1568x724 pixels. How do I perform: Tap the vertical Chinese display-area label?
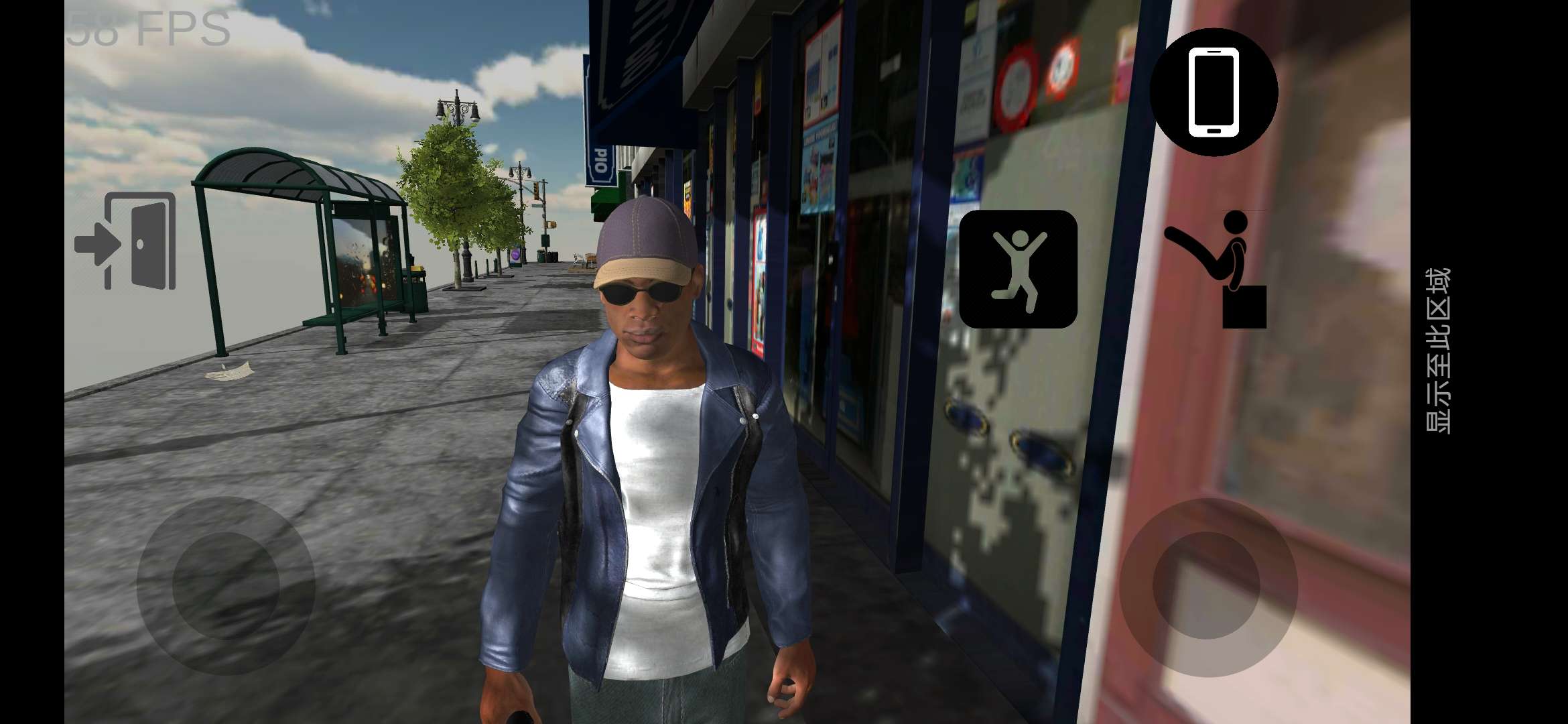click(1438, 350)
